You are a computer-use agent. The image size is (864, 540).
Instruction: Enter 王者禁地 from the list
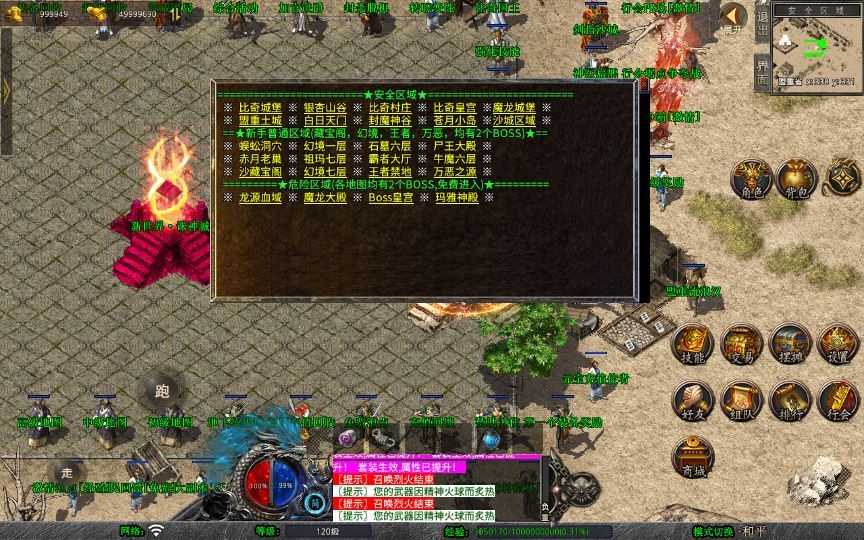390,172
